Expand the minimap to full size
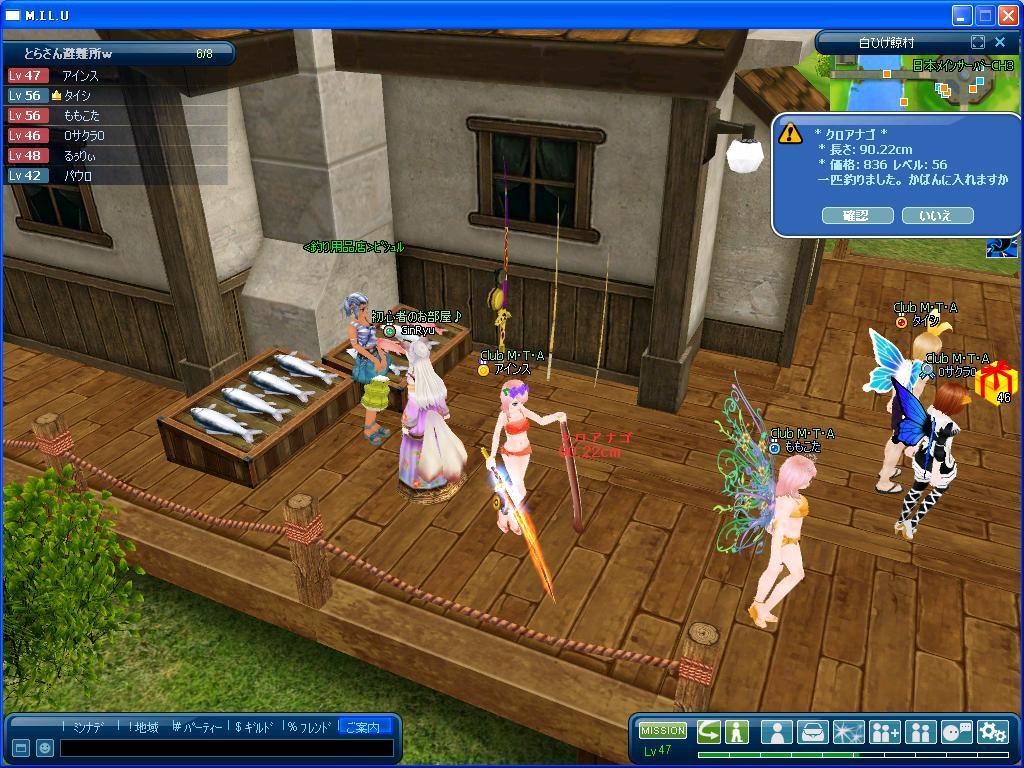This screenshot has height=768, width=1024. tap(978, 42)
